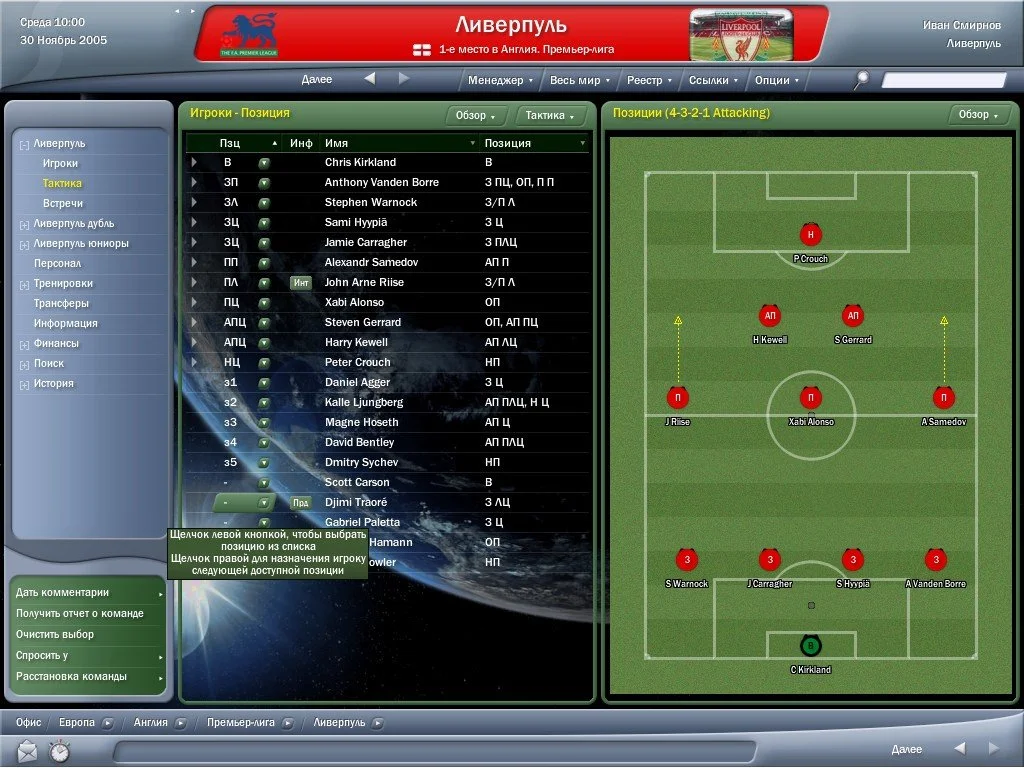Choose Очистить выбор in the action panel
The image size is (1024, 768).
pyautogui.click(x=55, y=634)
